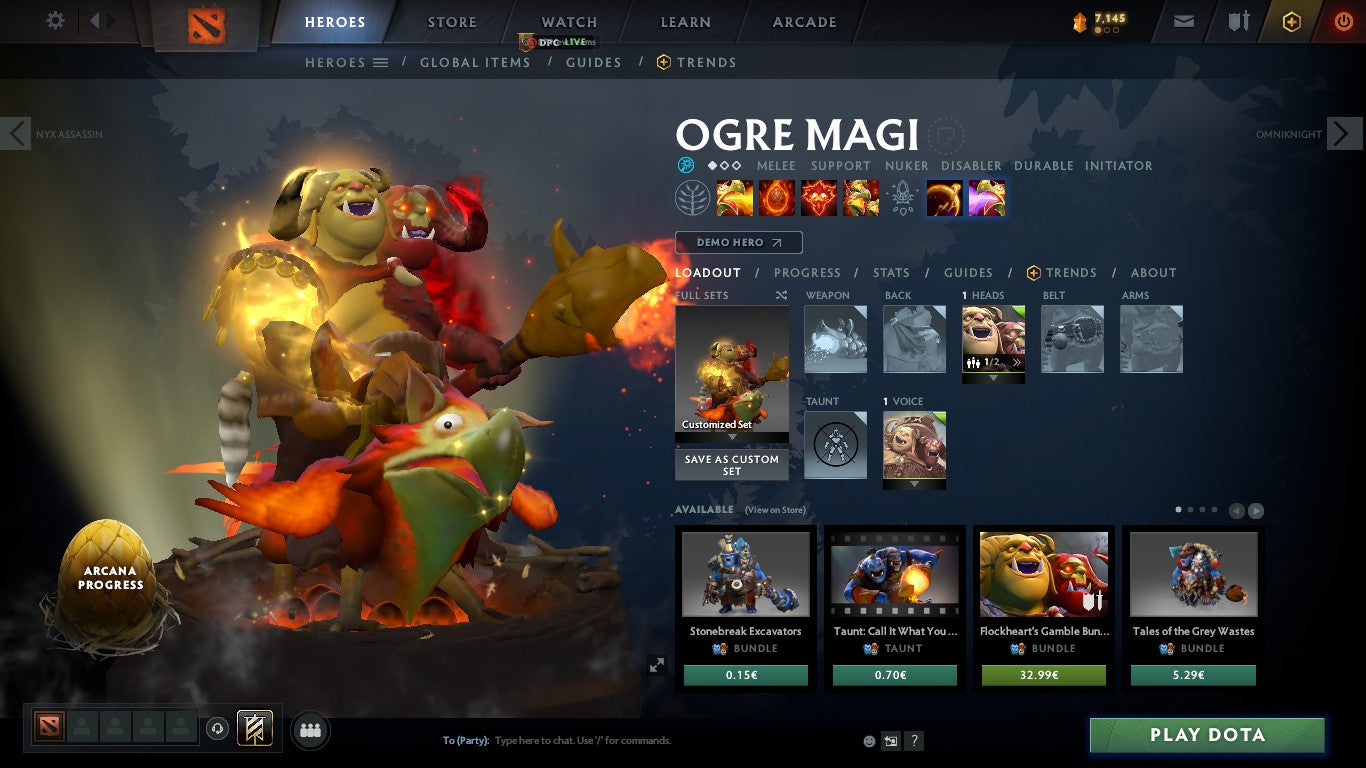Click the PLAY DOTA button
Viewport: 1366px width, 768px height.
pos(1207,735)
